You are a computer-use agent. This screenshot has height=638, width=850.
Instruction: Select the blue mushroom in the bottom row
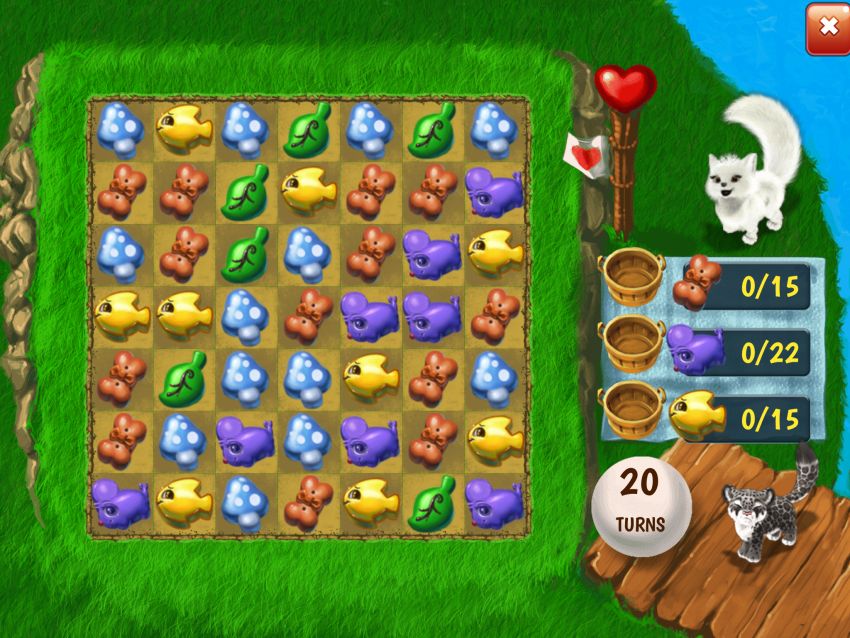pos(245,500)
